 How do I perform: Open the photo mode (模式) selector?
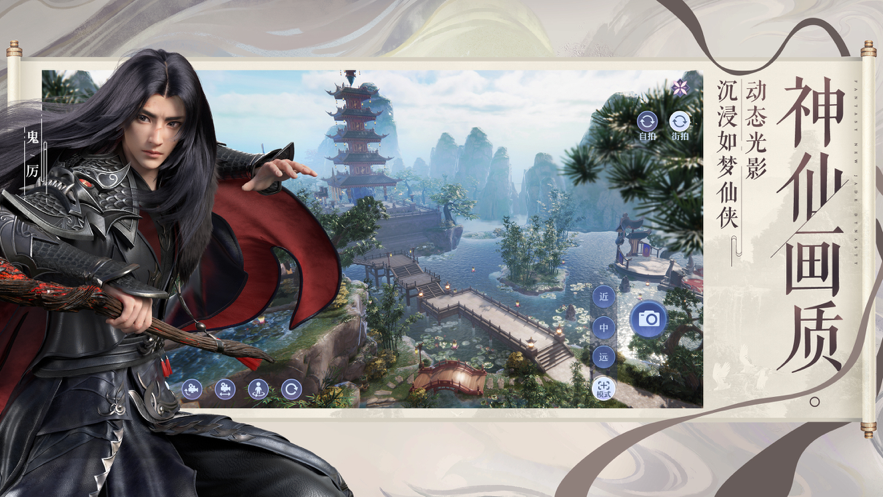603,388
